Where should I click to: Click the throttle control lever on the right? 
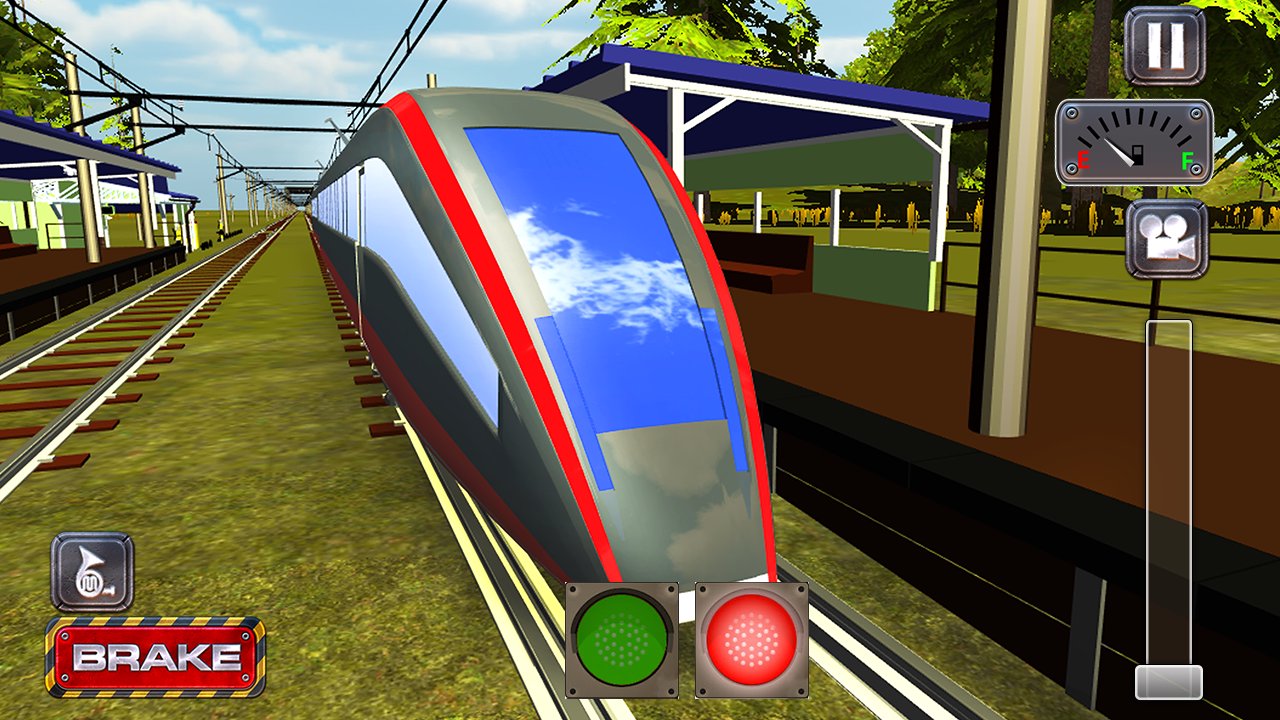(x=1164, y=500)
